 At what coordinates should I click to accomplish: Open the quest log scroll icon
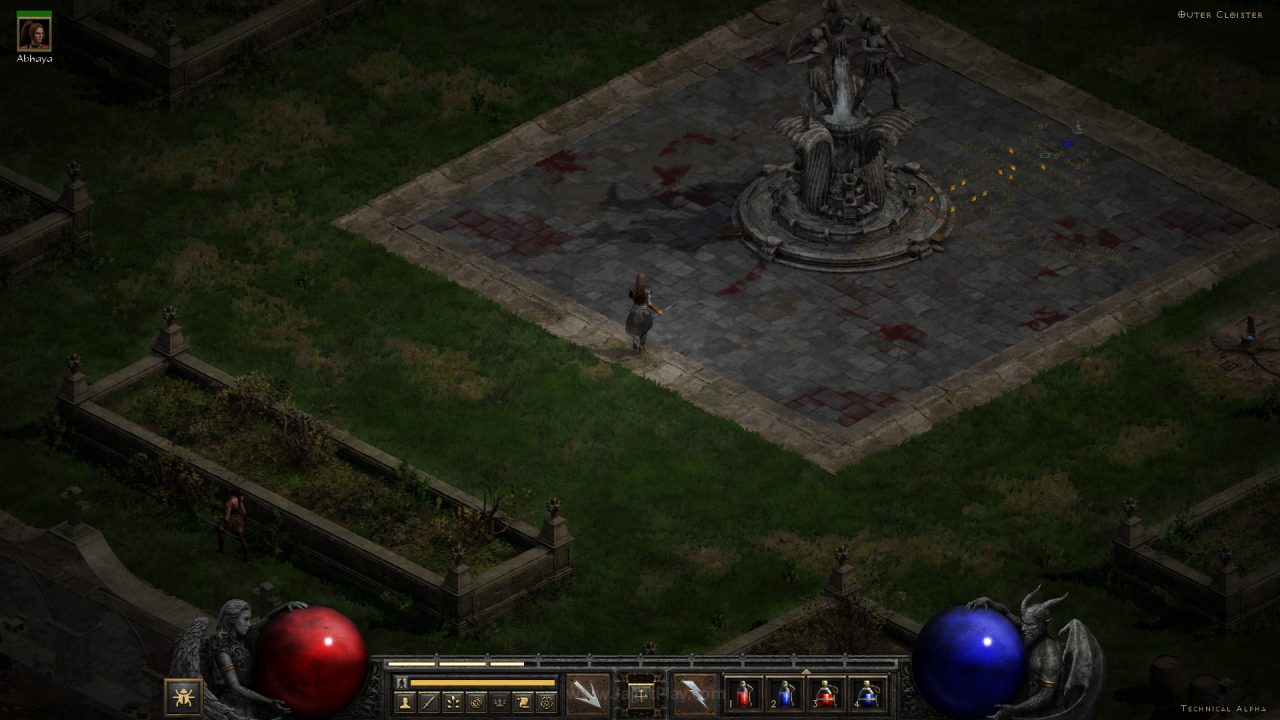click(x=522, y=702)
